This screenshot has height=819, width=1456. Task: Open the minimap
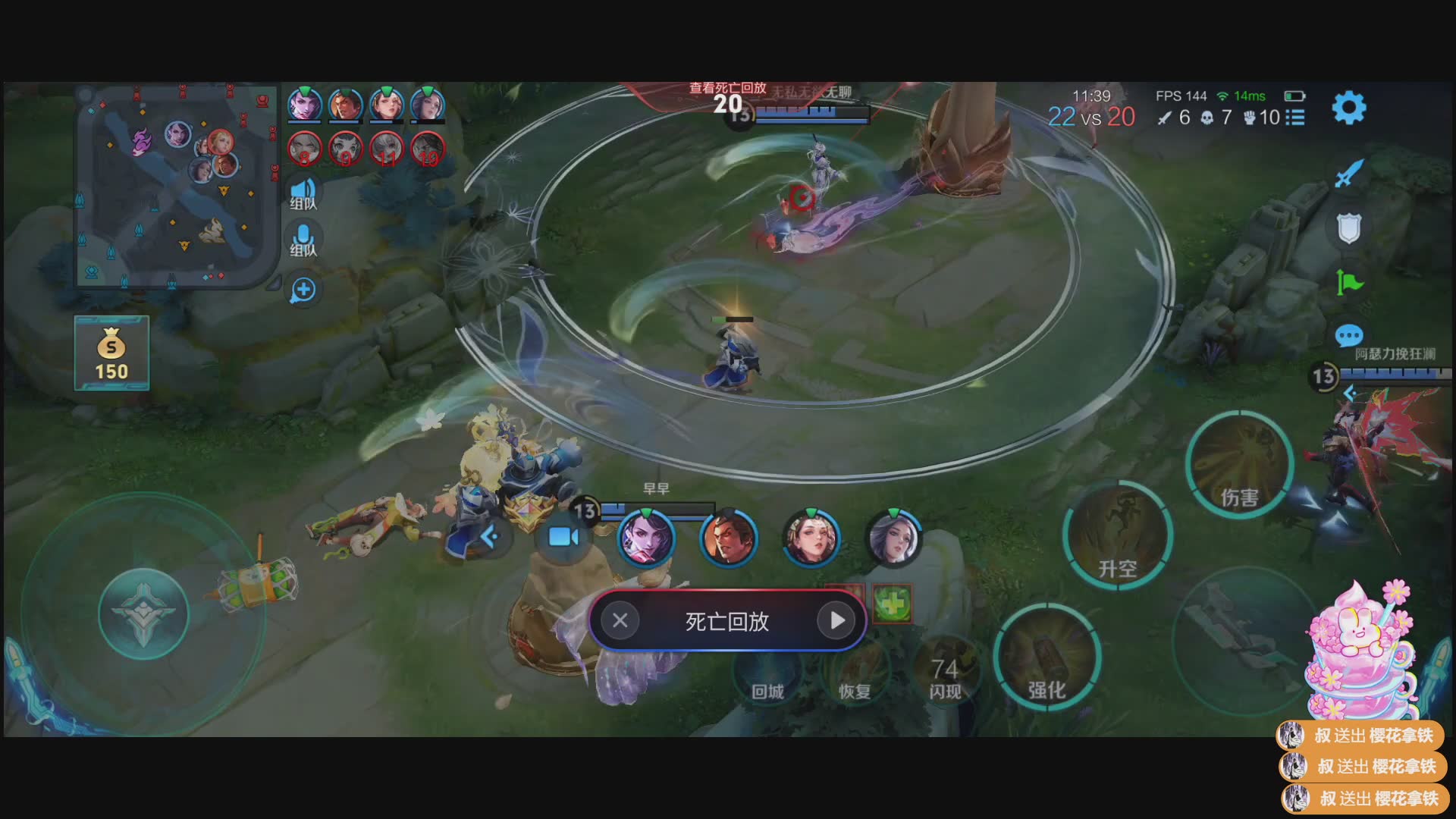(x=176, y=185)
